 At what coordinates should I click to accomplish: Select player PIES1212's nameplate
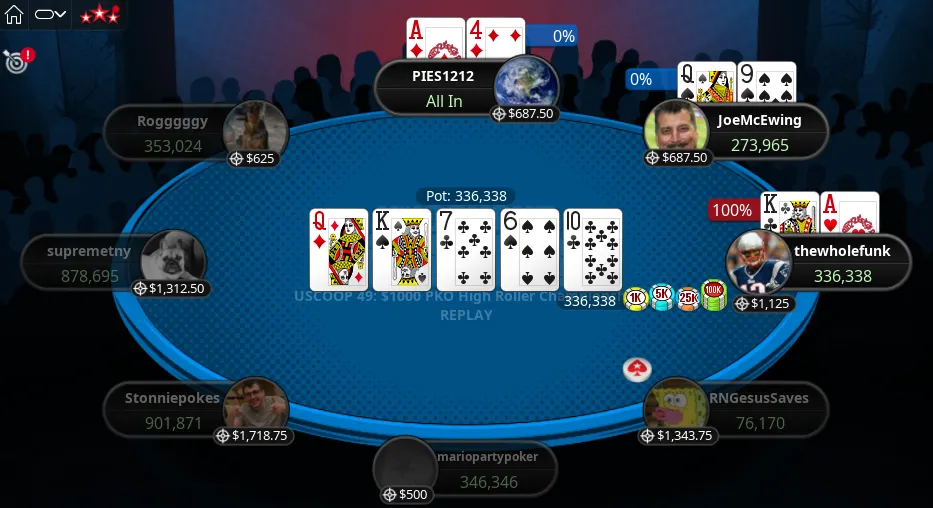pyautogui.click(x=442, y=87)
